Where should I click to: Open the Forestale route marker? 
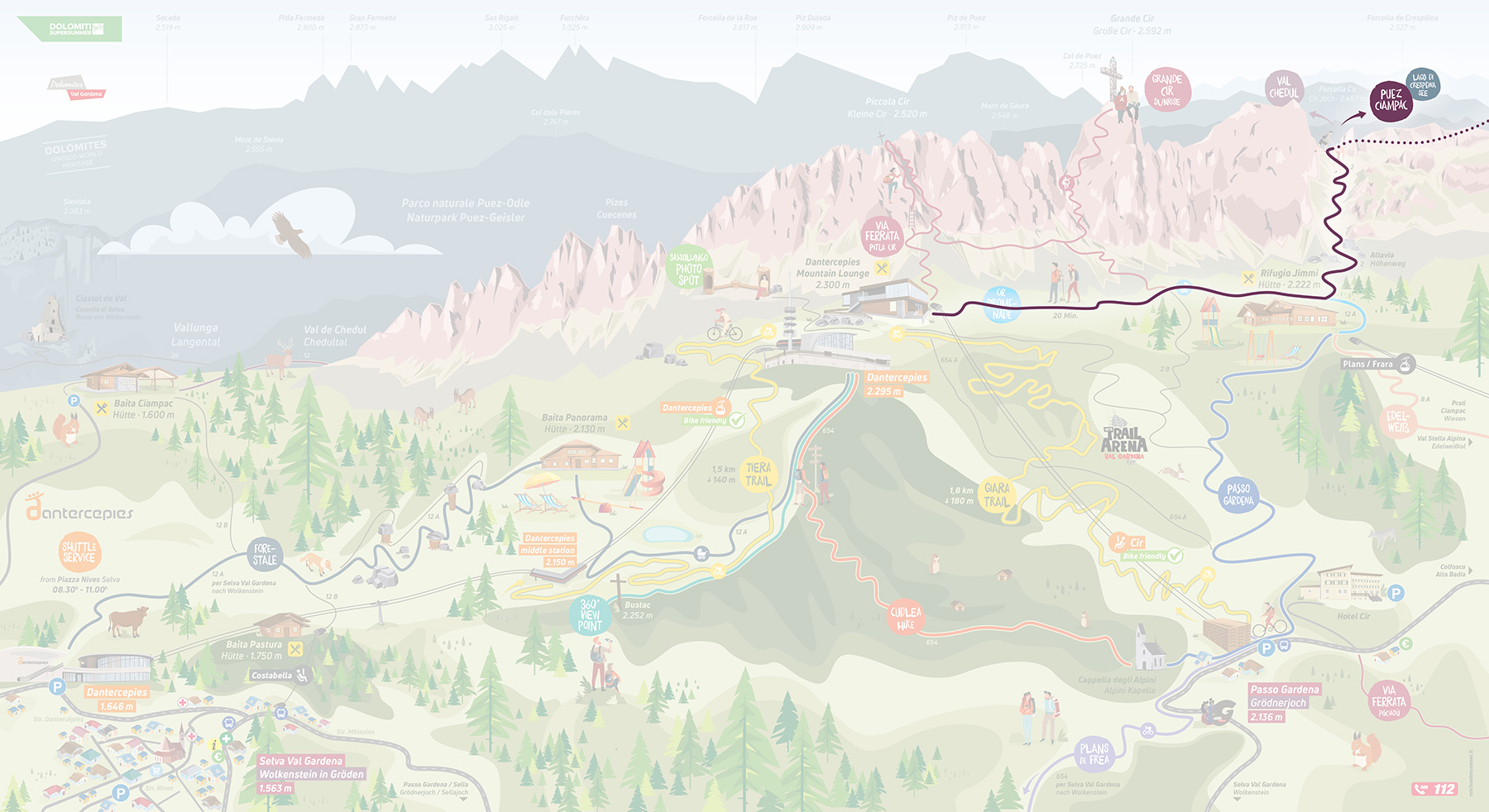(x=265, y=554)
